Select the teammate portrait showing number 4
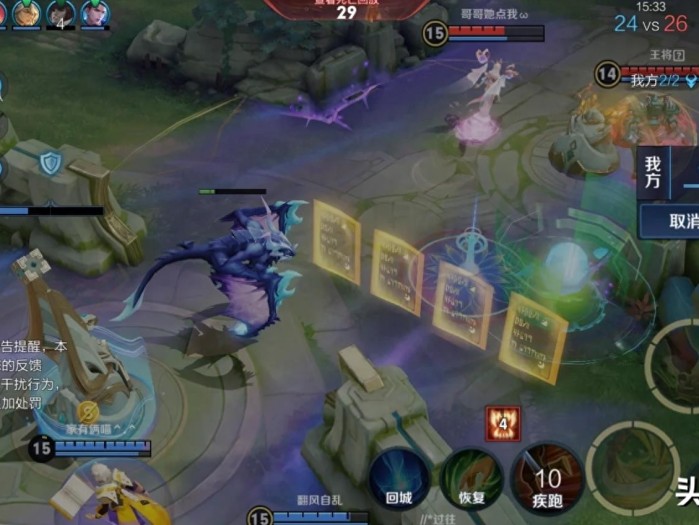 pyautogui.click(x=61, y=15)
